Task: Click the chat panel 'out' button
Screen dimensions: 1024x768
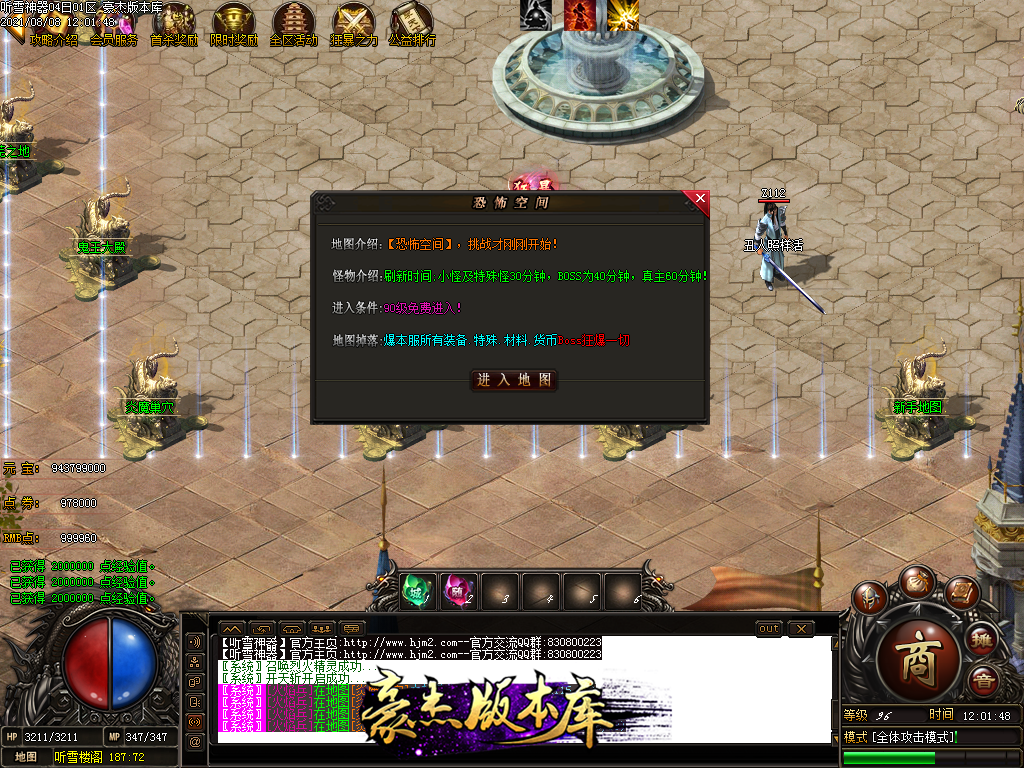Action: (769, 628)
